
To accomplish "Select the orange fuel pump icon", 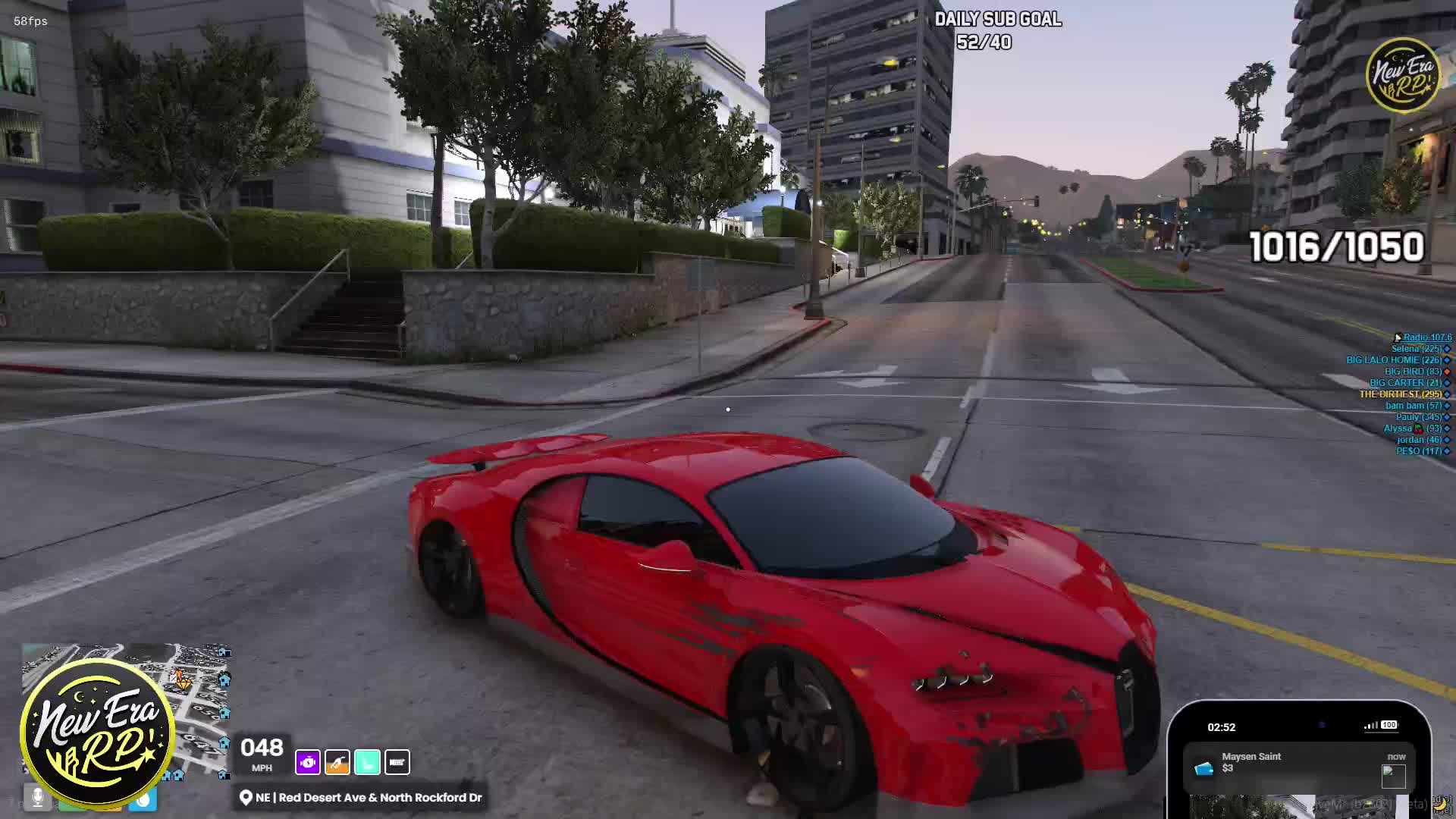I will click(337, 762).
